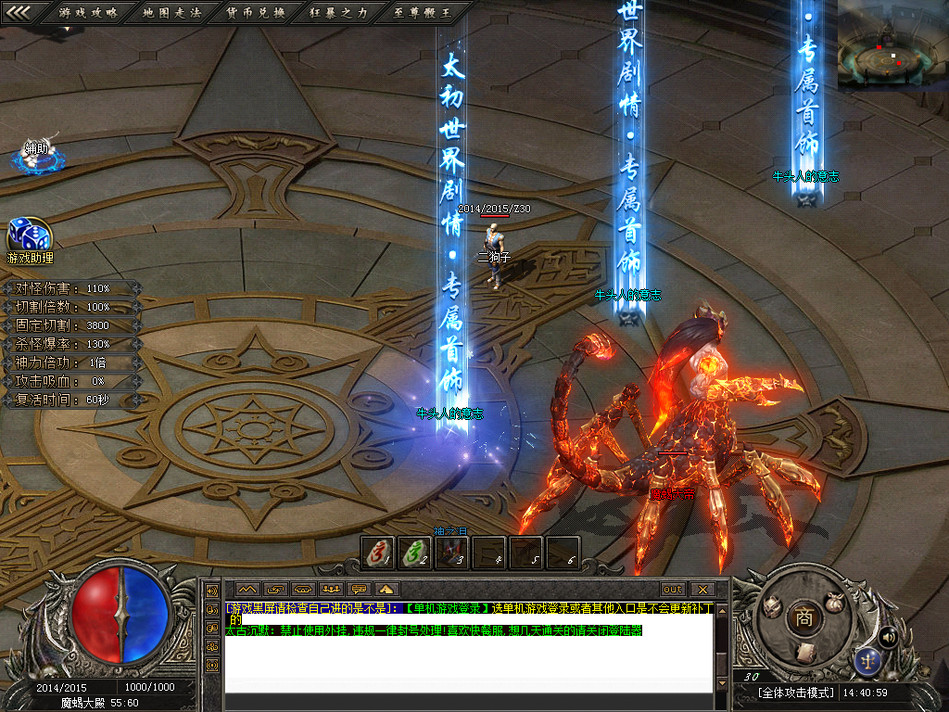Open the 狂暴之力 berserk power menu
949x712 pixels.
coord(340,13)
